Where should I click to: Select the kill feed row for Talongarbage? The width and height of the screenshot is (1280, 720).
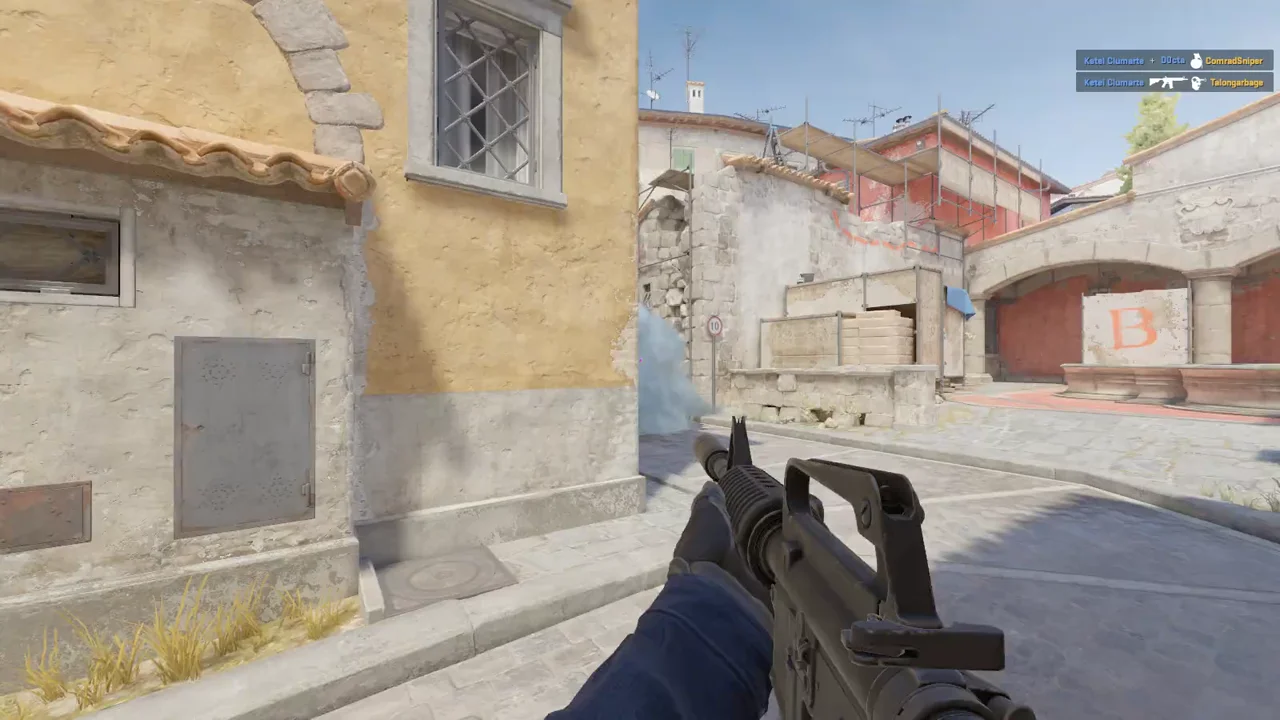point(1174,82)
